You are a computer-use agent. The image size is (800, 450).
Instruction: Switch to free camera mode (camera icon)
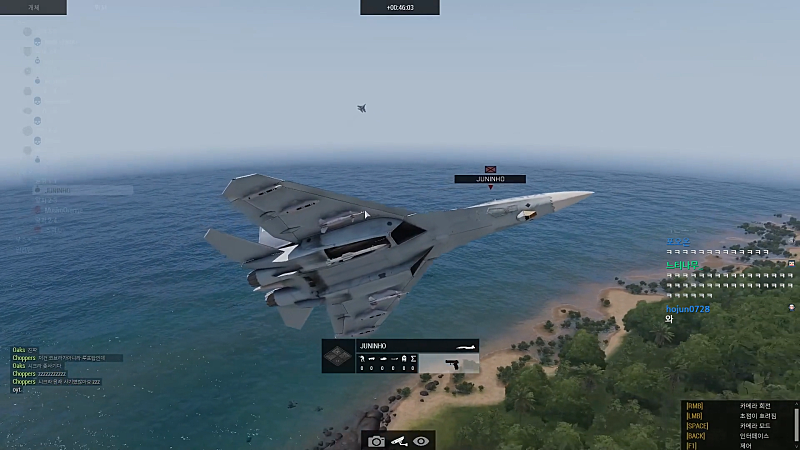pyautogui.click(x=376, y=441)
